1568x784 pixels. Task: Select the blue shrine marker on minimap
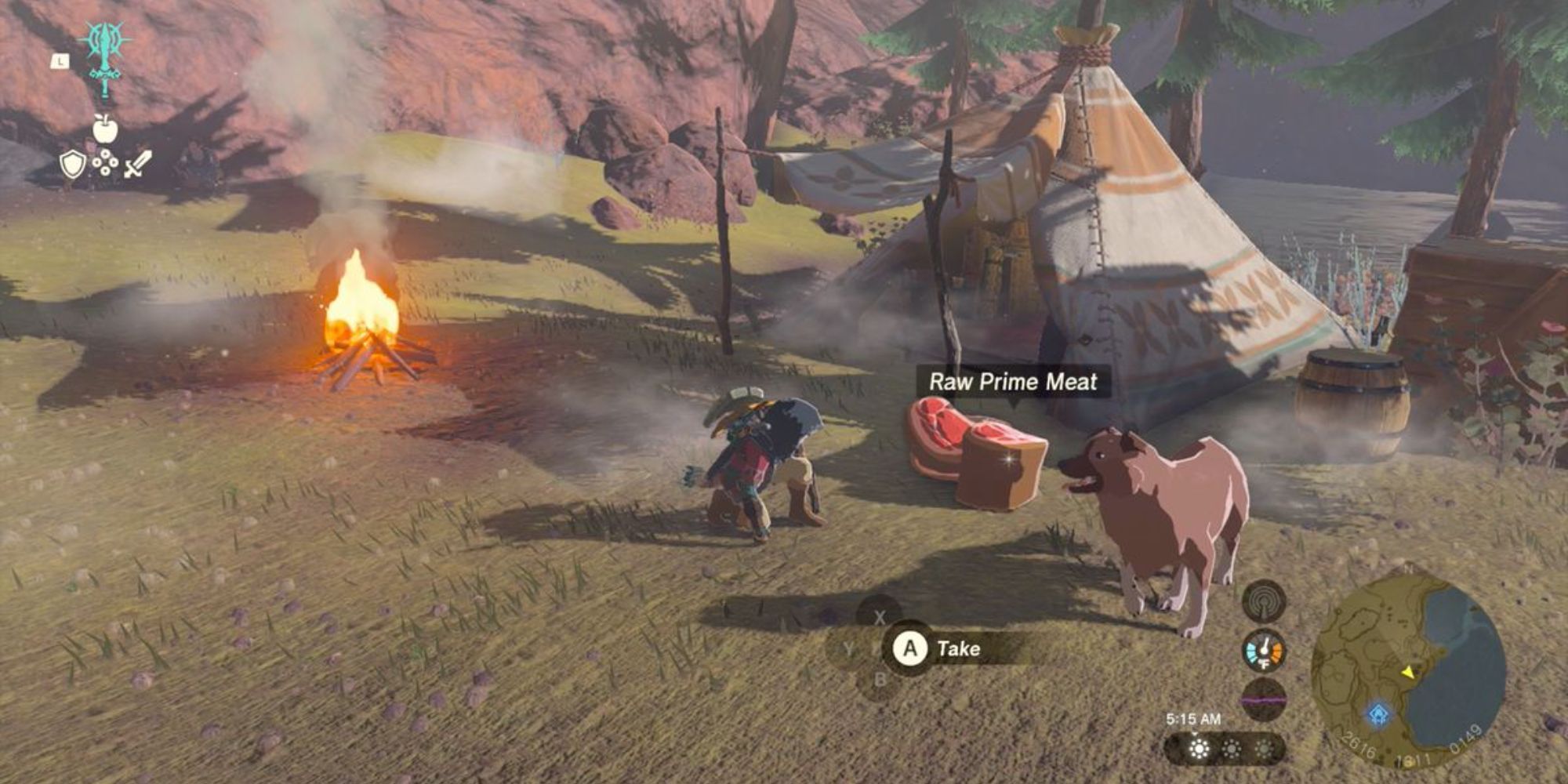click(x=1378, y=713)
